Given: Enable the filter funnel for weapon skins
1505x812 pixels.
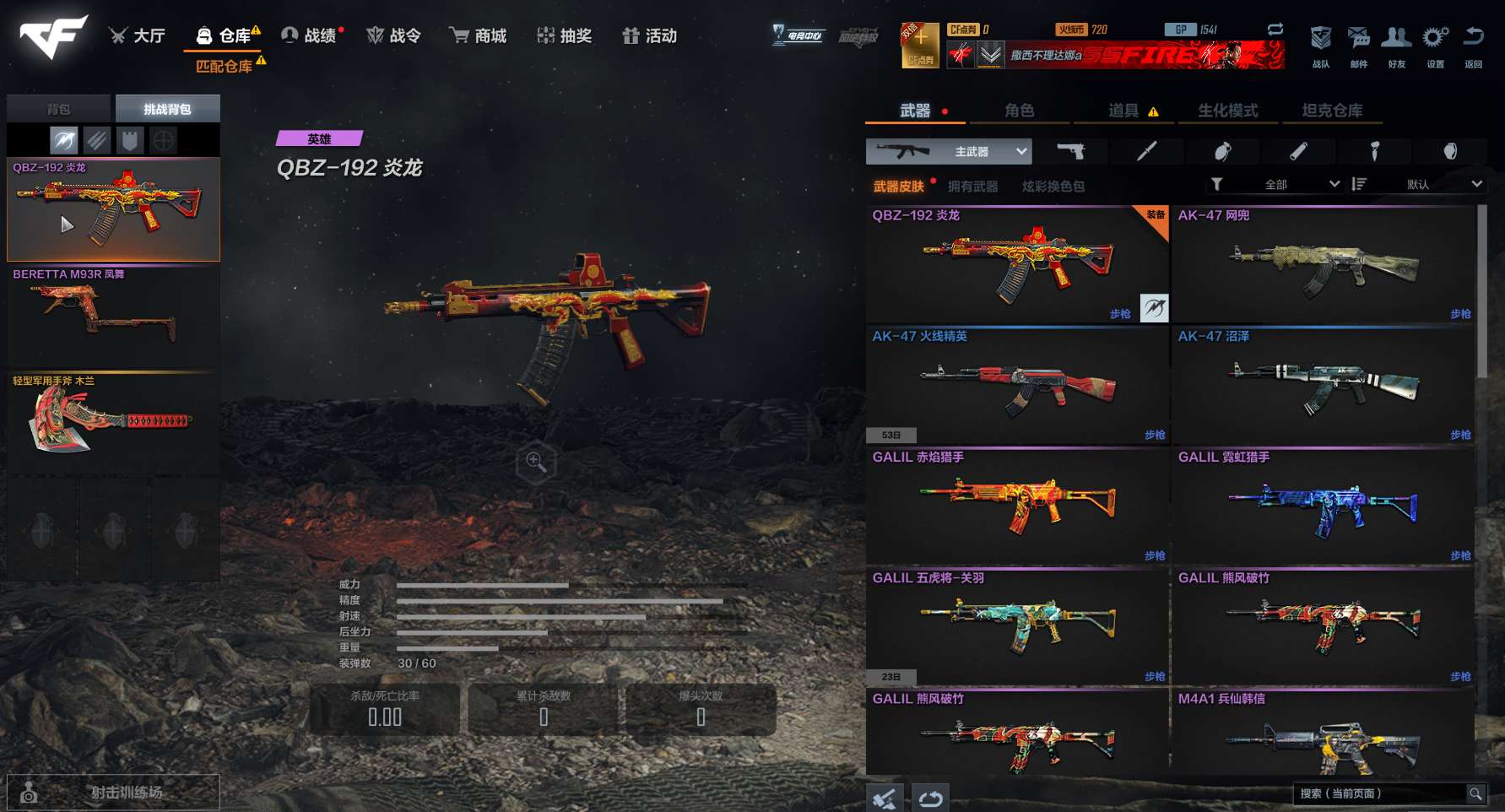Looking at the screenshot, I should pyautogui.click(x=1216, y=183).
